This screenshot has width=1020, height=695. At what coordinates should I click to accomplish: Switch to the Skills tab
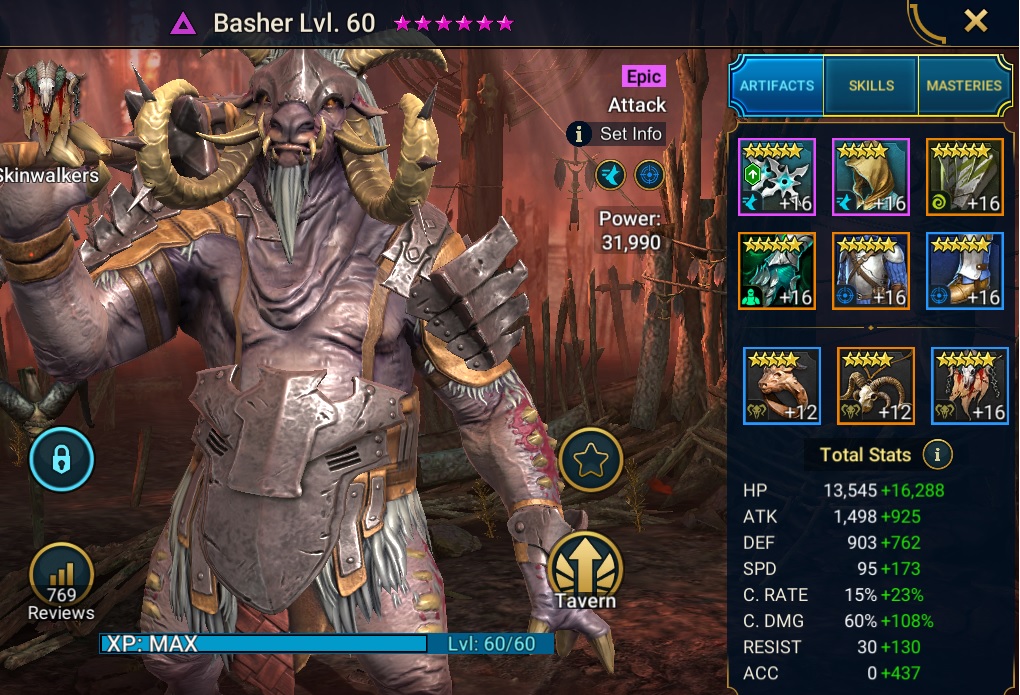tap(871, 86)
